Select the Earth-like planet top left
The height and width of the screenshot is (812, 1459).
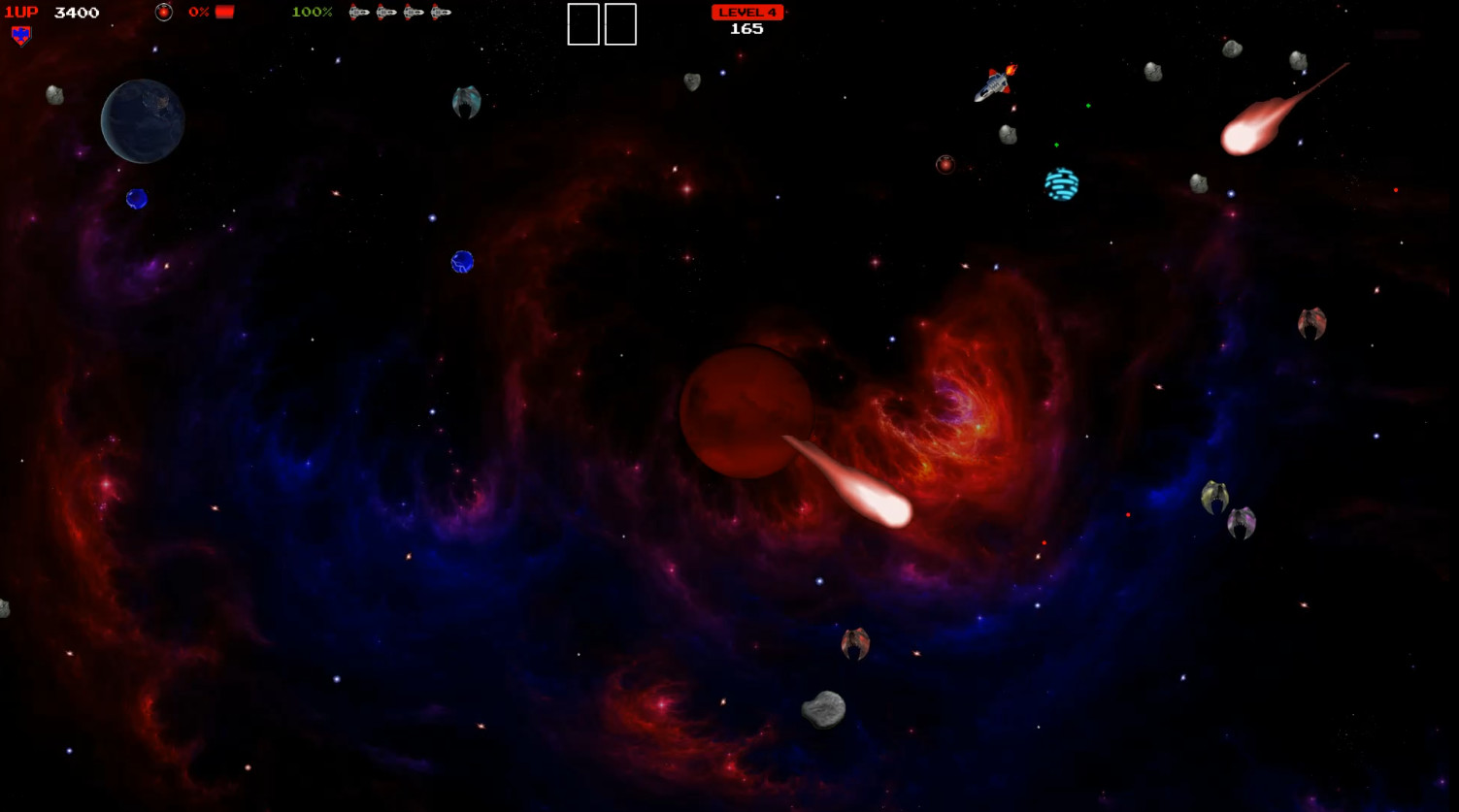coord(142,120)
